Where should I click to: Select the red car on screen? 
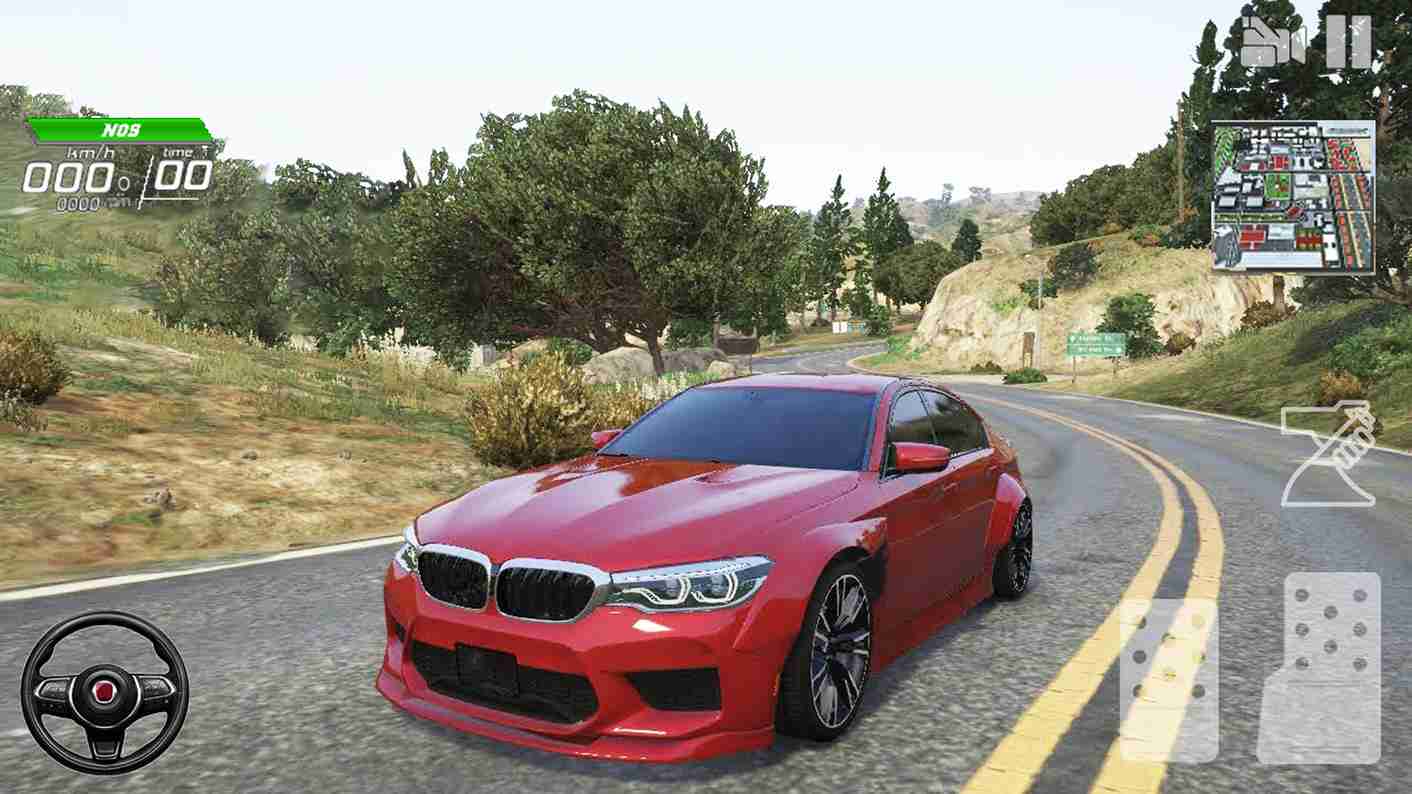tap(700, 560)
